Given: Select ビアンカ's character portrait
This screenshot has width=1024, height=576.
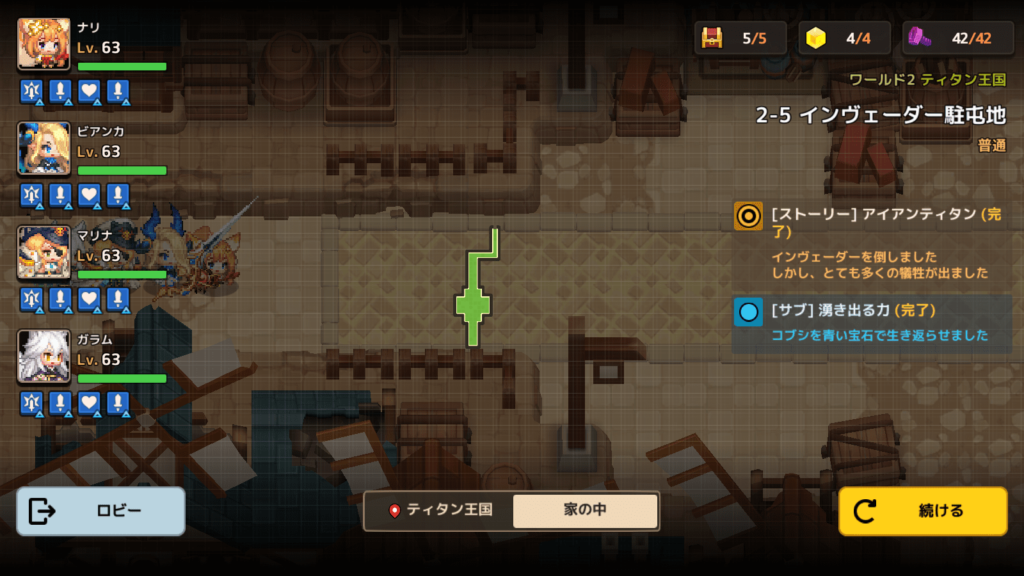Looking at the screenshot, I should tap(44, 148).
